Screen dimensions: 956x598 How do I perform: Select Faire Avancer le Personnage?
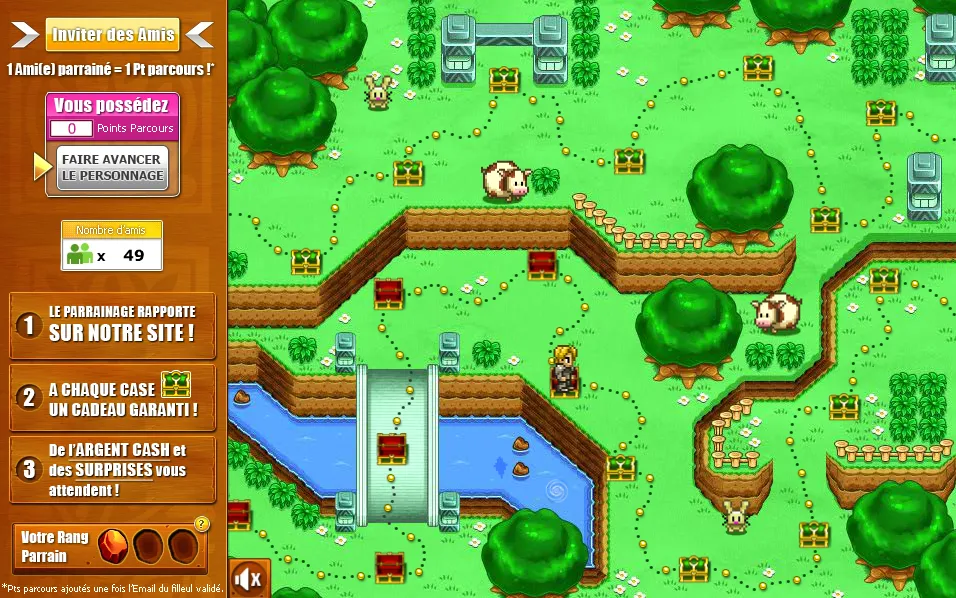click(112, 167)
